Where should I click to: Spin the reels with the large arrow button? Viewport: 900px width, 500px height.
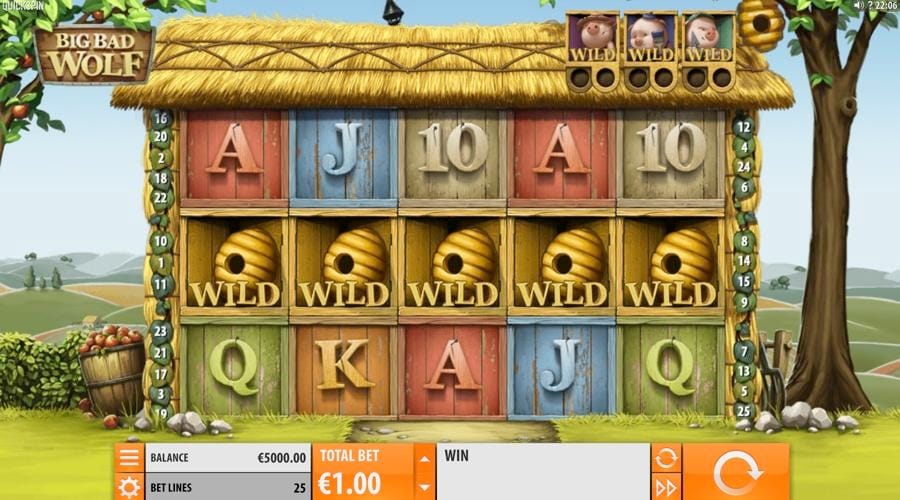tap(735, 471)
